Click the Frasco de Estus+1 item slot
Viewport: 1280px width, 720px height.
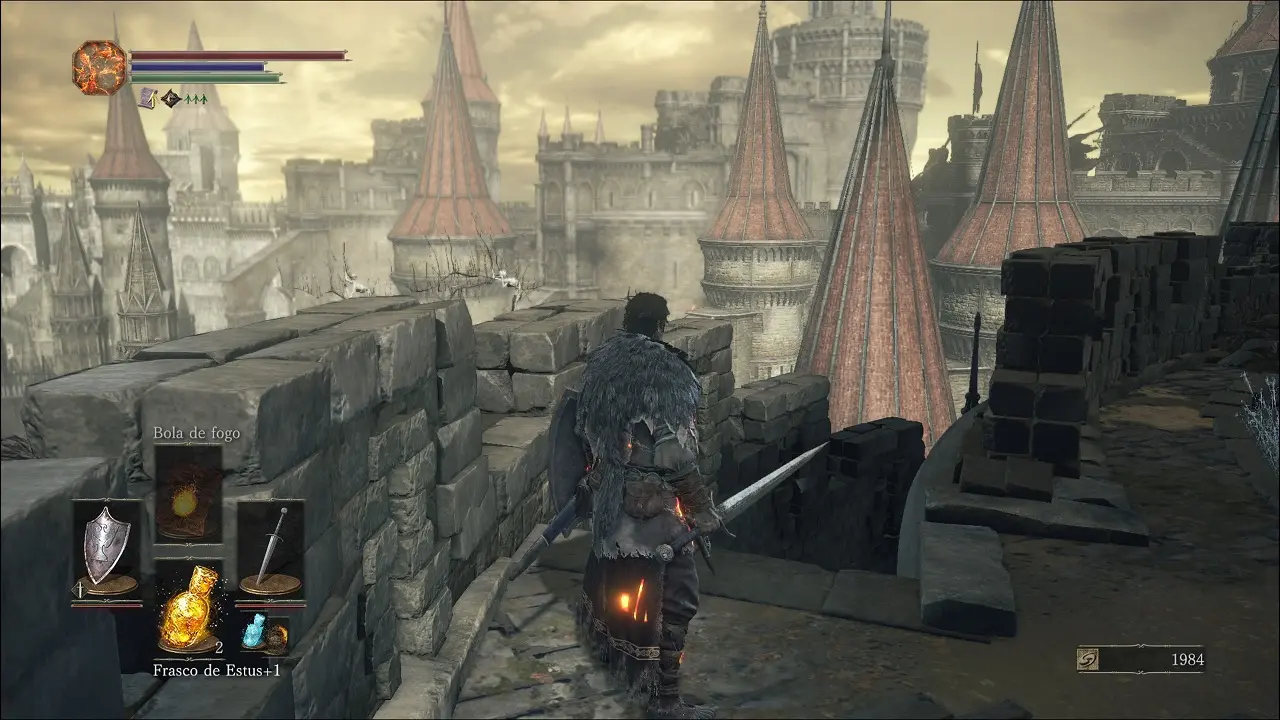coord(189,608)
